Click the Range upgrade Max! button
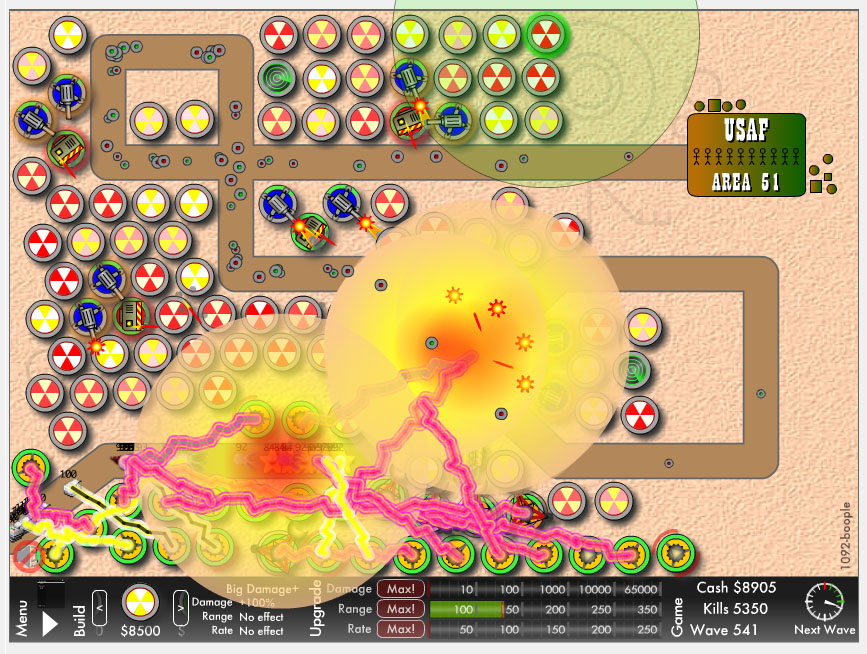 (400, 609)
